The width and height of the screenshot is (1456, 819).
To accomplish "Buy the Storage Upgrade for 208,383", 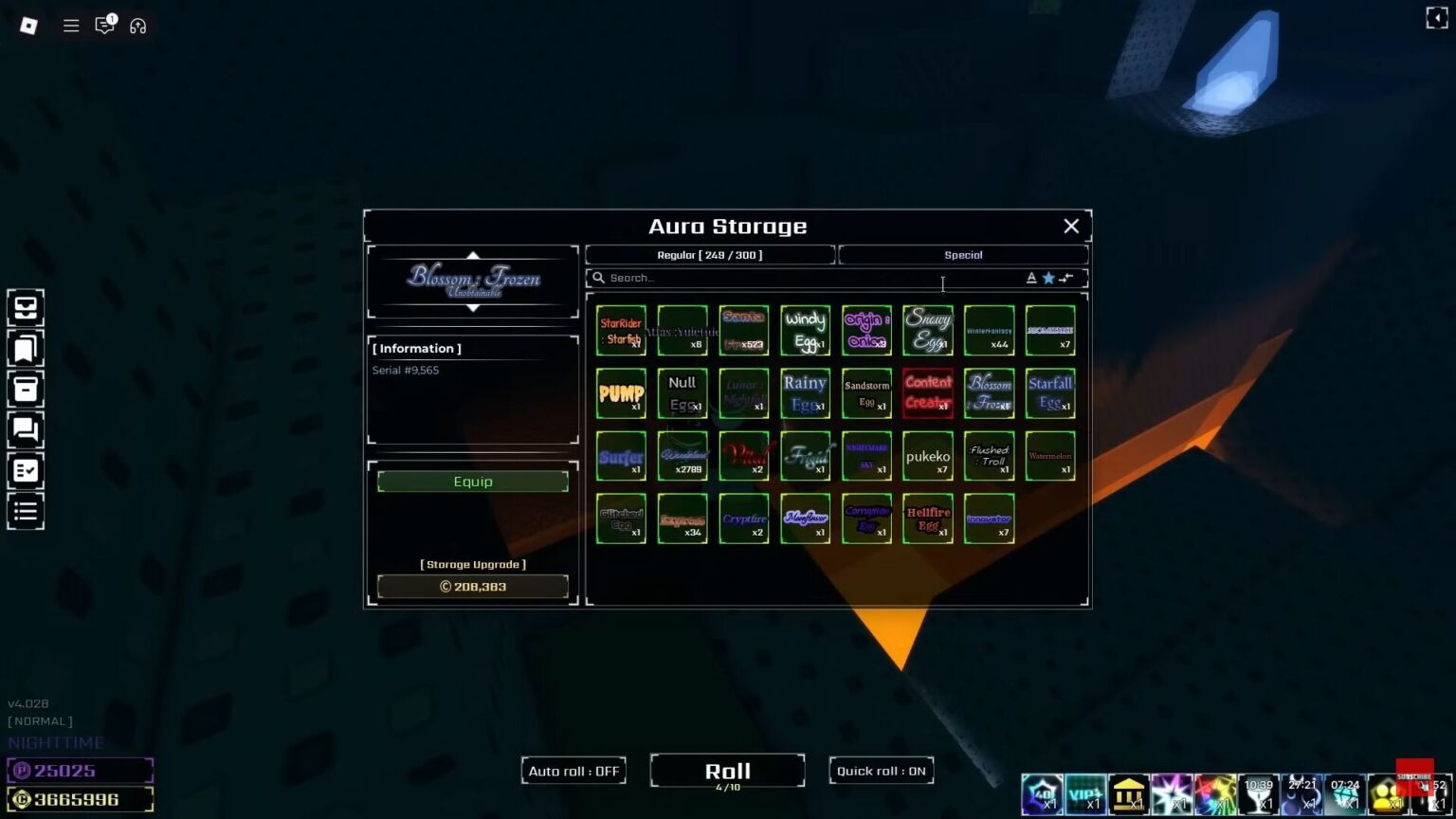I will pyautogui.click(x=473, y=587).
